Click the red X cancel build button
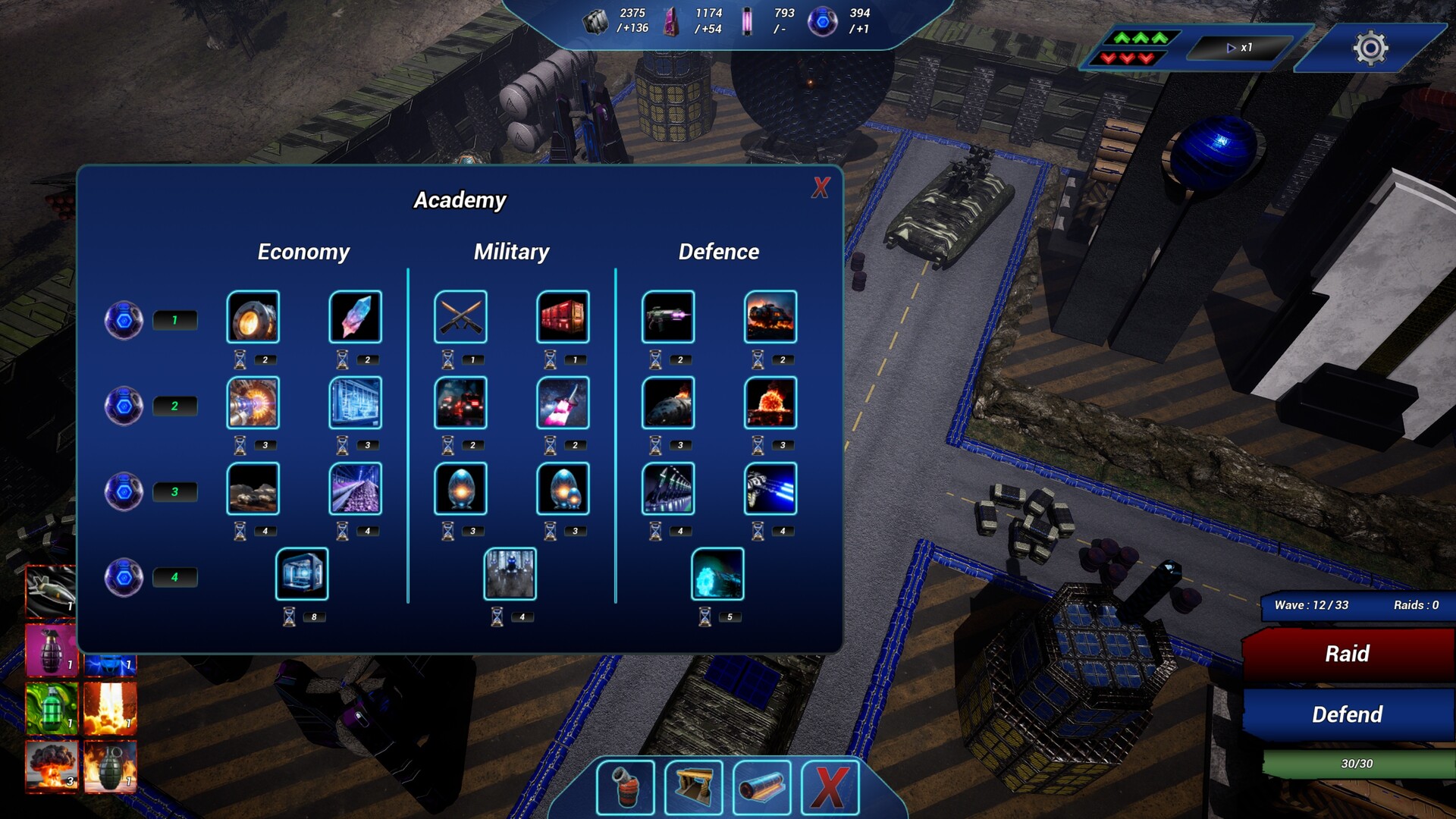The height and width of the screenshot is (819, 1456). point(830,788)
